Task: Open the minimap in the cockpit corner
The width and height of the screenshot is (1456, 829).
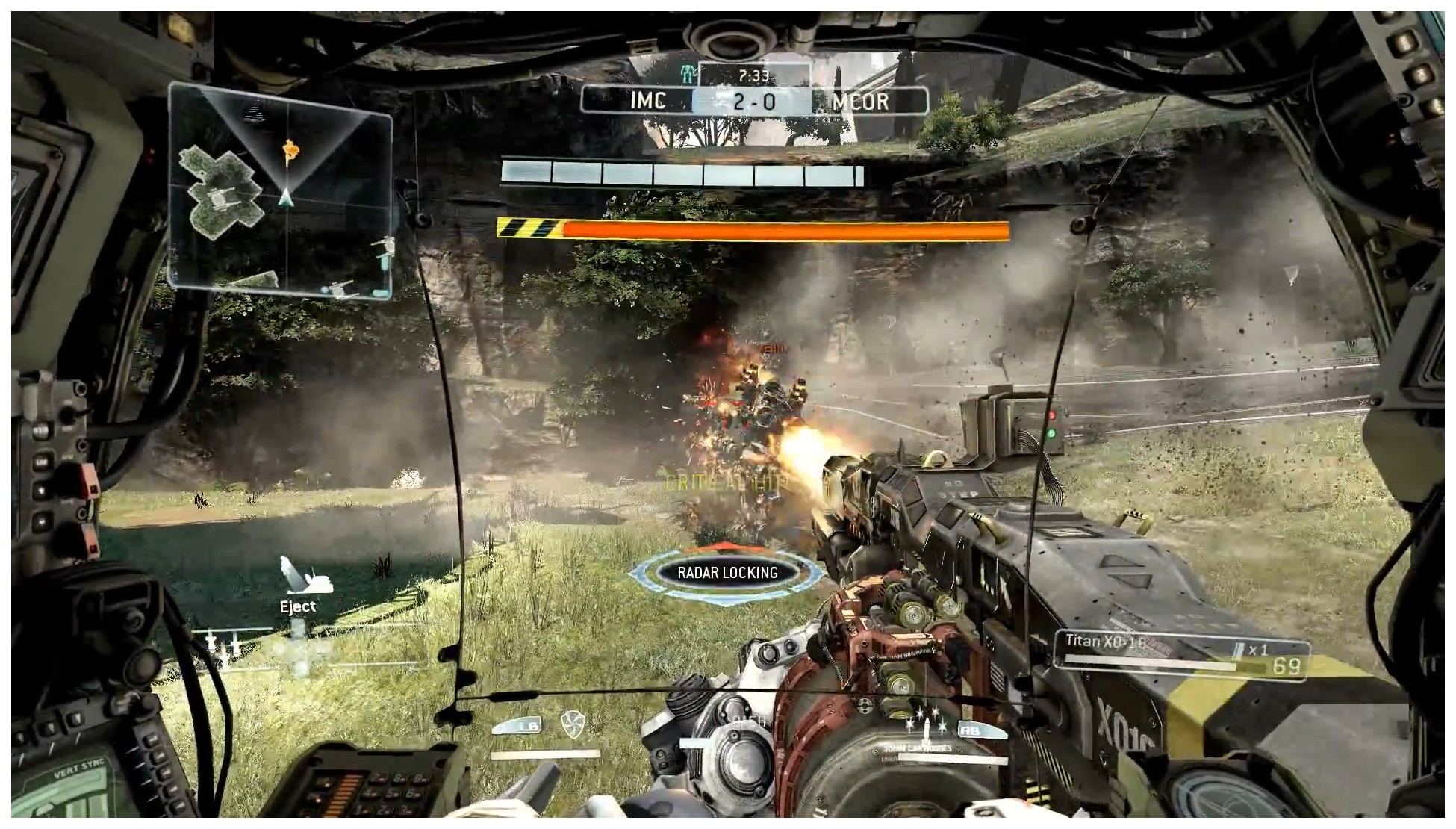Action: (x=280, y=190)
